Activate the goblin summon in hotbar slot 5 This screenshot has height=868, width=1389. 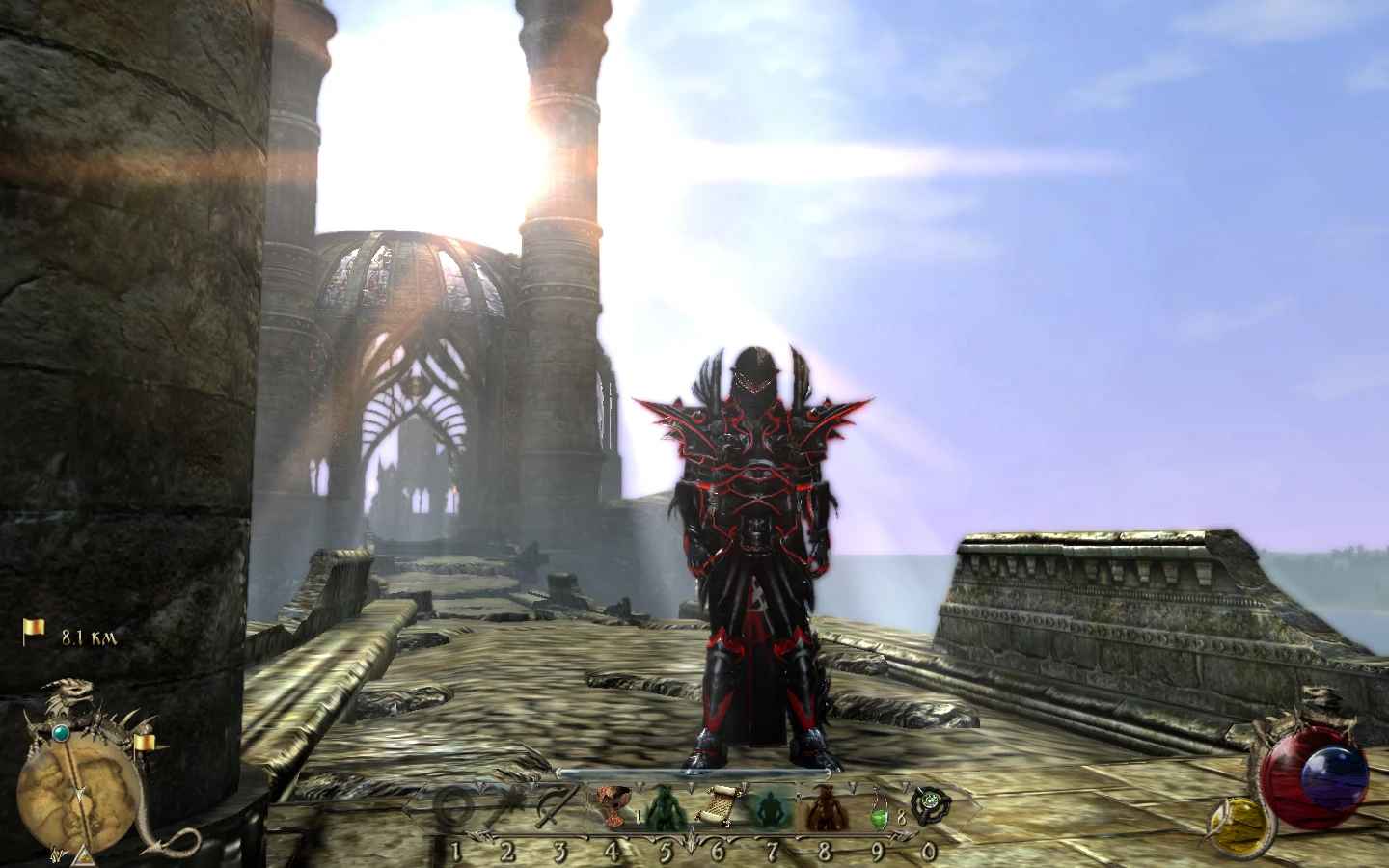point(666,808)
